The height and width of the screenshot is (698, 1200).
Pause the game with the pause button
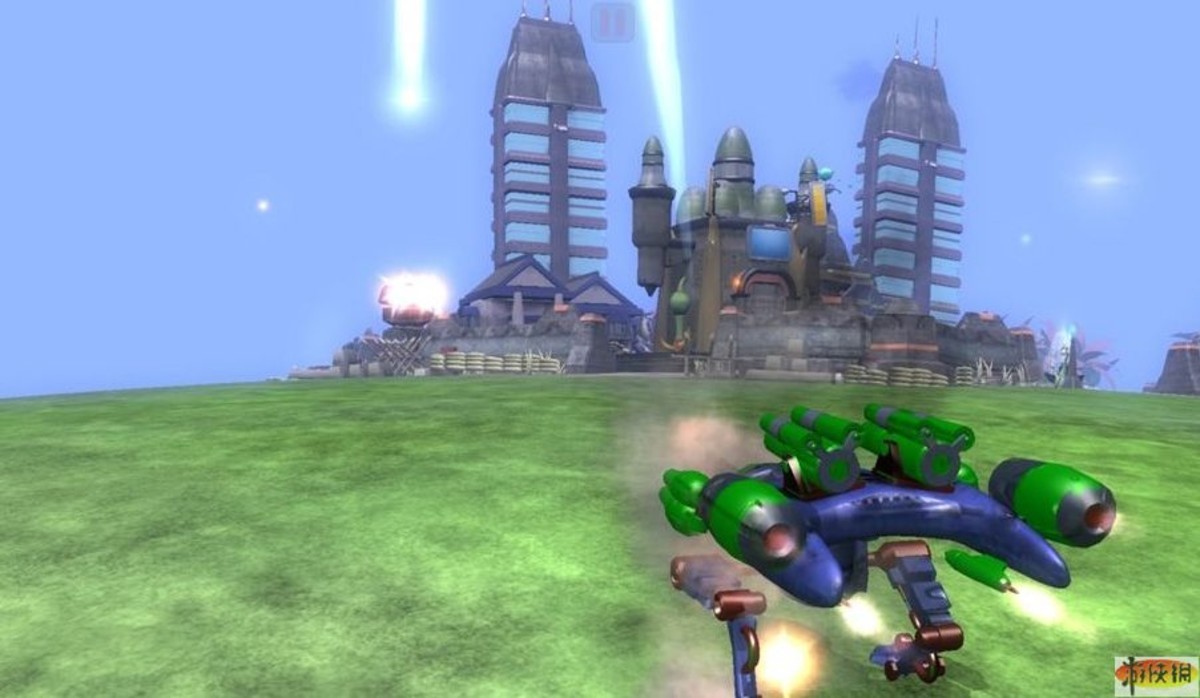(x=612, y=21)
